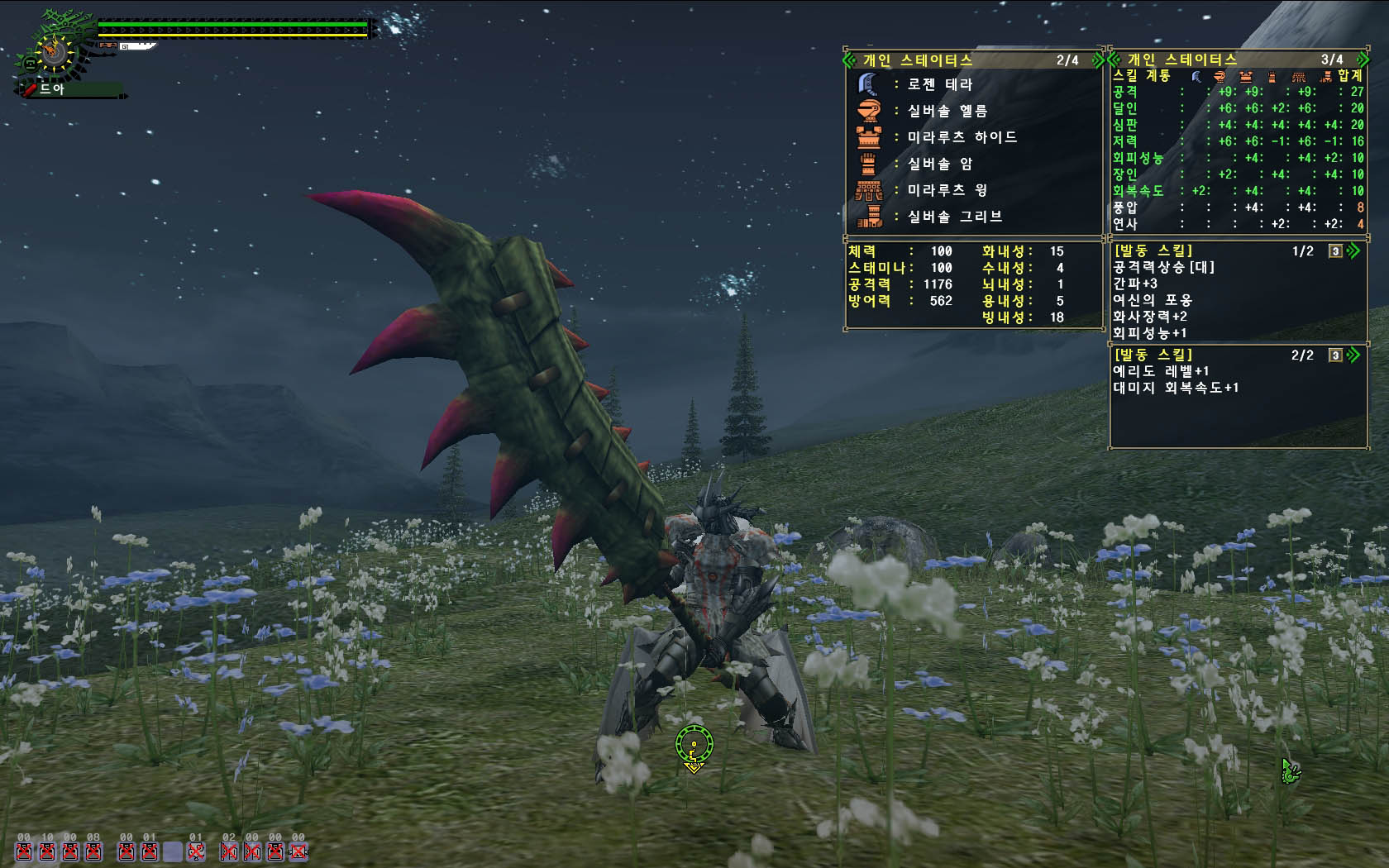The height and width of the screenshot is (868, 1389).
Task: Click the blank slot in the bottom icon bar
Action: 172,851
